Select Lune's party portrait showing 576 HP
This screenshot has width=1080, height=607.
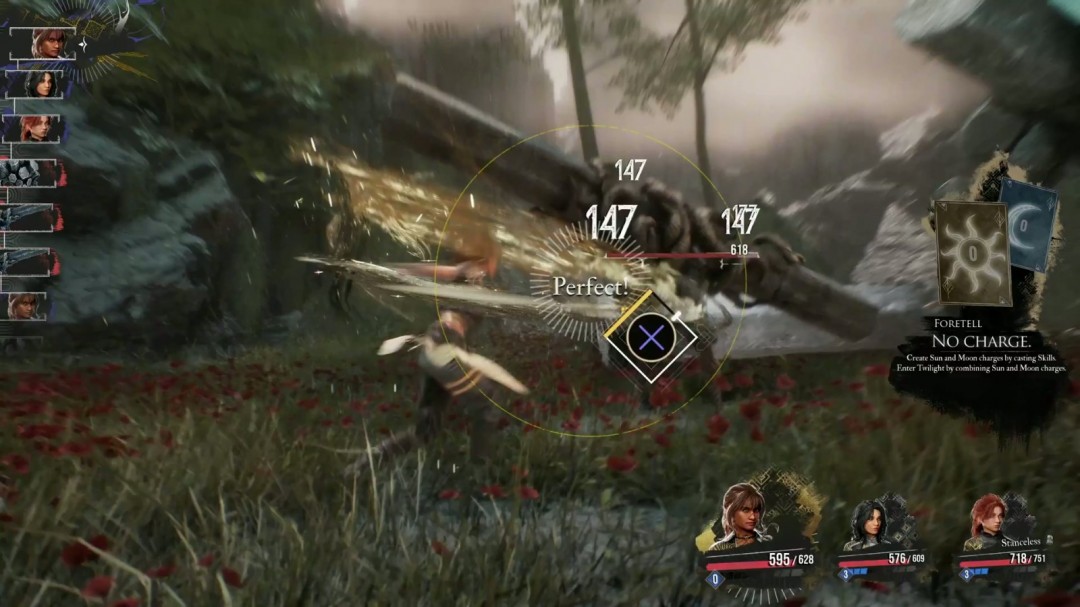tap(866, 523)
